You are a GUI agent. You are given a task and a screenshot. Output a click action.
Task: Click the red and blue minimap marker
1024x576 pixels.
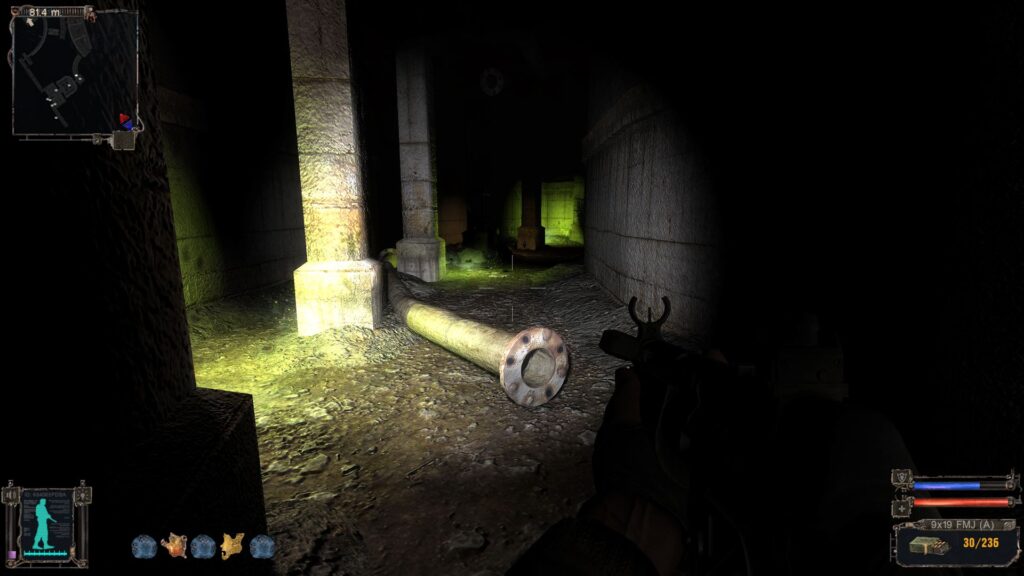125,120
